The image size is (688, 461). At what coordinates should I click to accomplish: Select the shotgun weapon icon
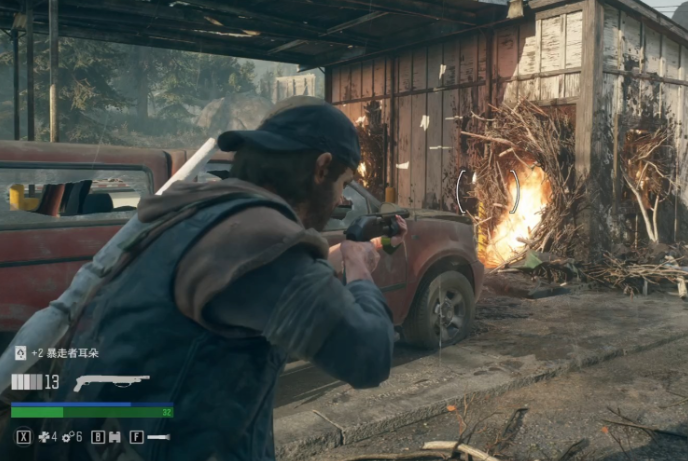pos(111,382)
